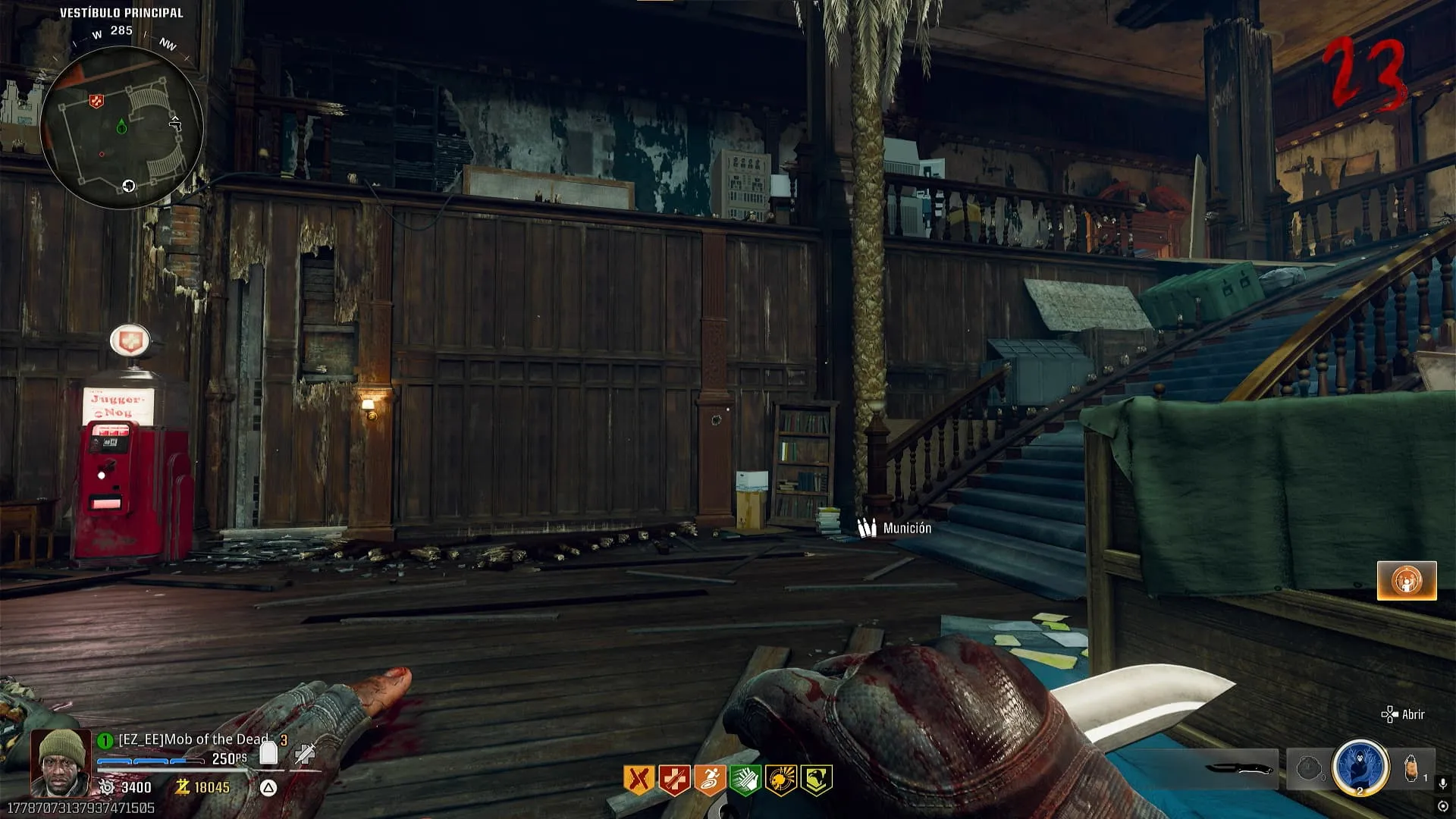Select the tactical equipment slot showing zero
Viewport: 1456px width, 819px height.
click(x=1309, y=769)
